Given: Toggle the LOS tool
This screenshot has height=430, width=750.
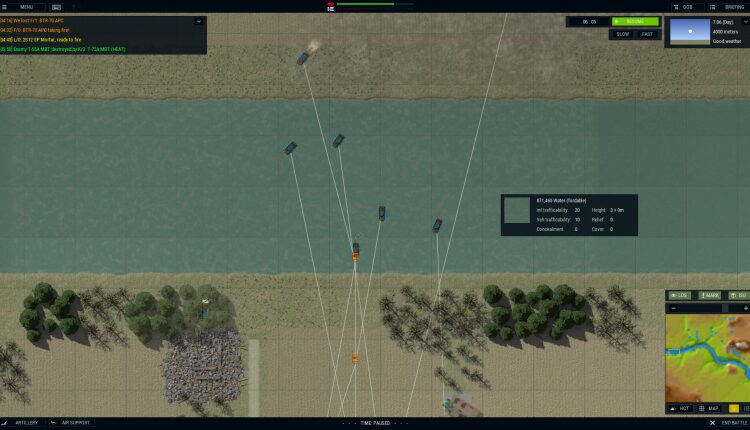Looking at the screenshot, I should click(x=679, y=295).
